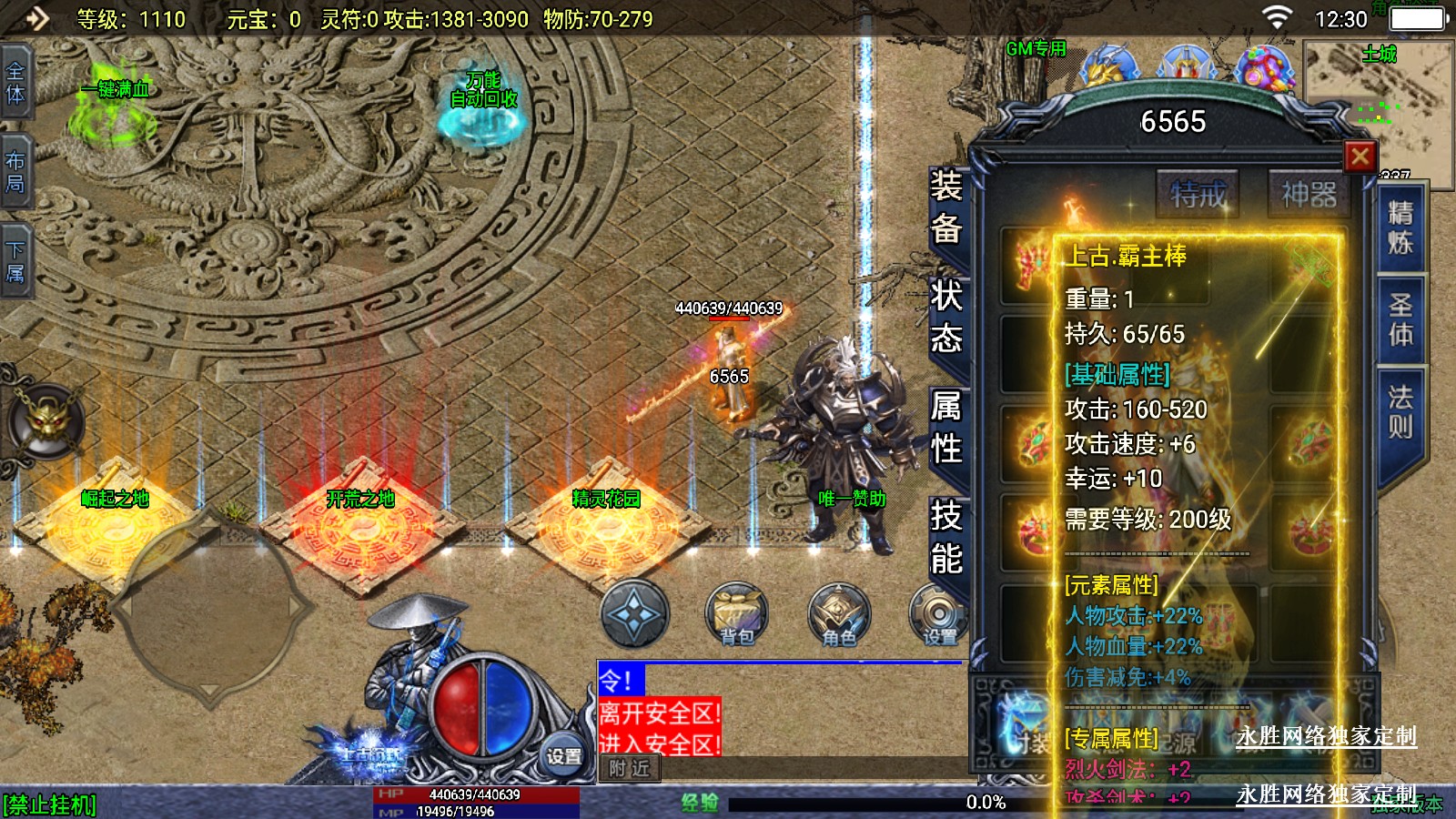The image size is (1456, 819).
Task: Open the 角色 character sheet
Action: point(839,613)
